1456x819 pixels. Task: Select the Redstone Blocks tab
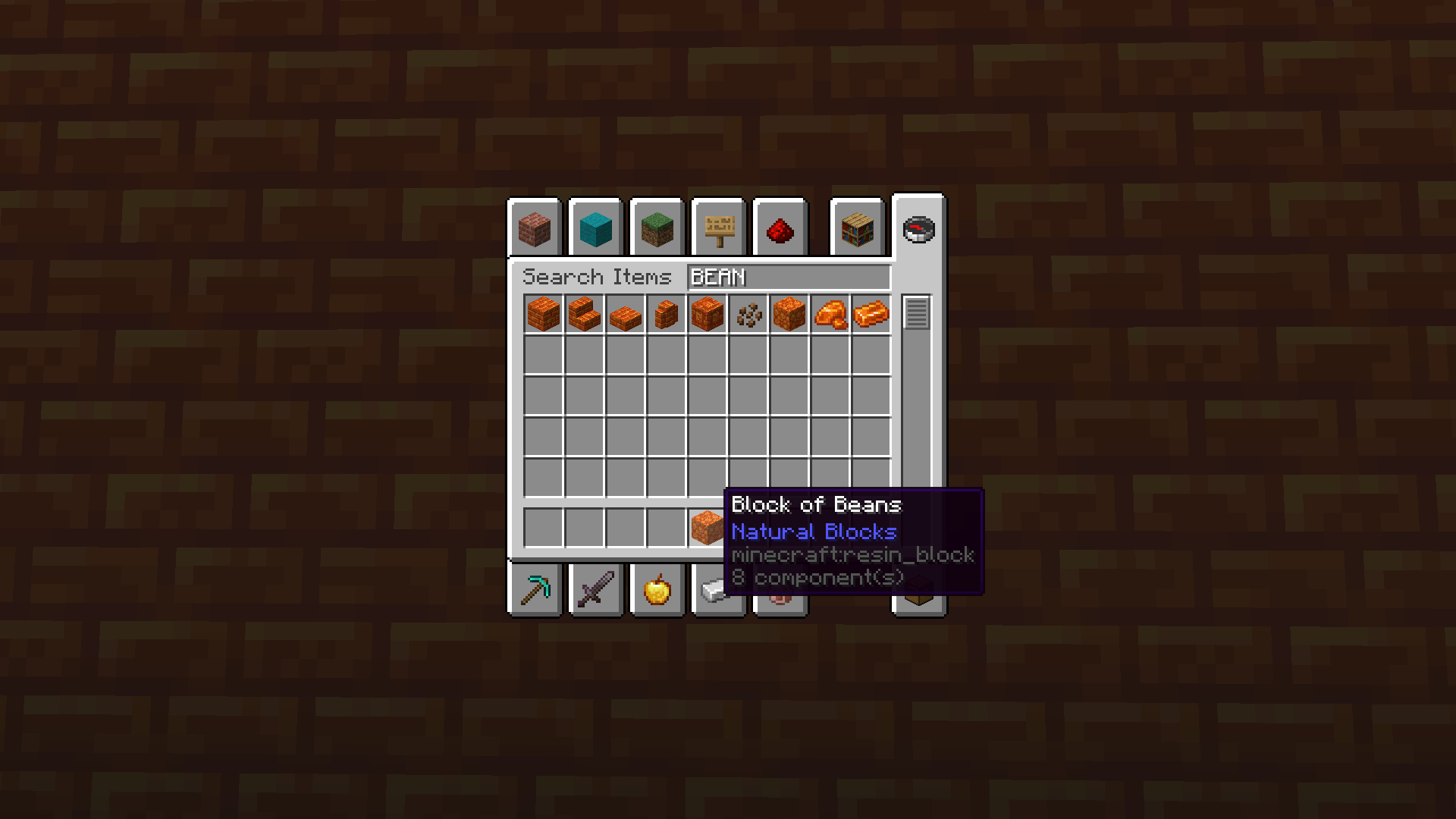(x=780, y=227)
